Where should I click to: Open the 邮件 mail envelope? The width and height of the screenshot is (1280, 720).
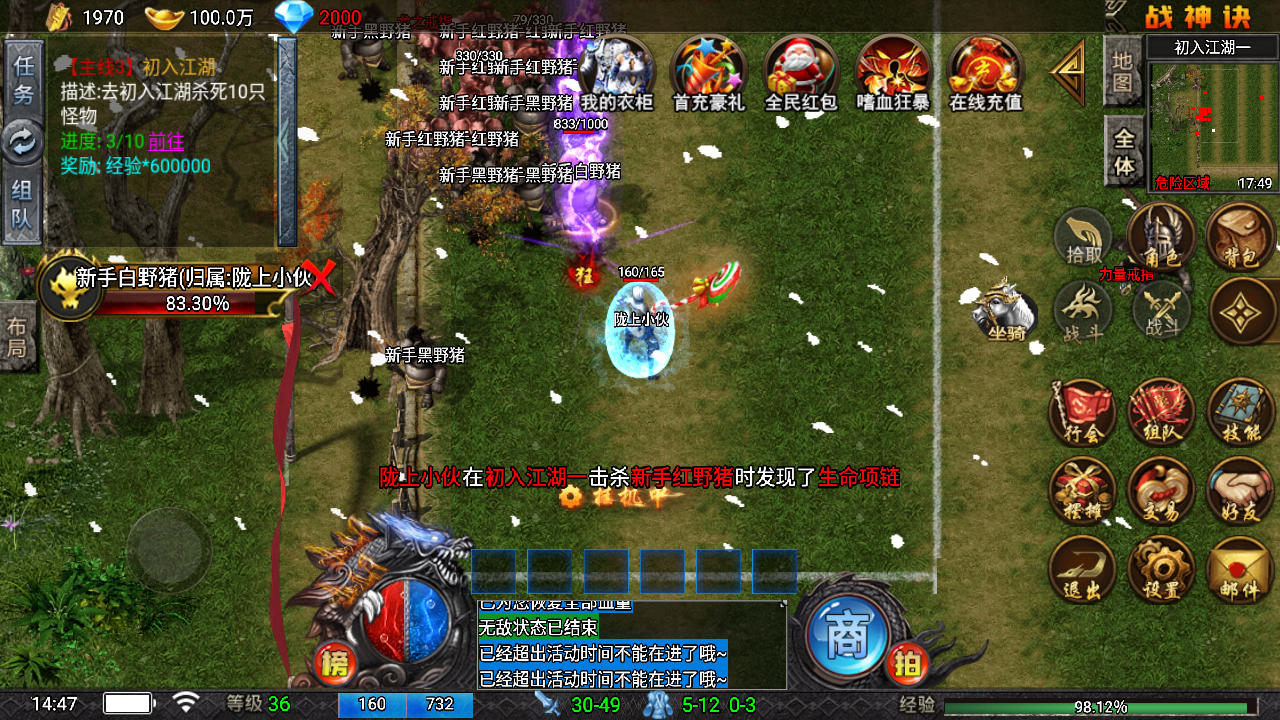[1240, 570]
